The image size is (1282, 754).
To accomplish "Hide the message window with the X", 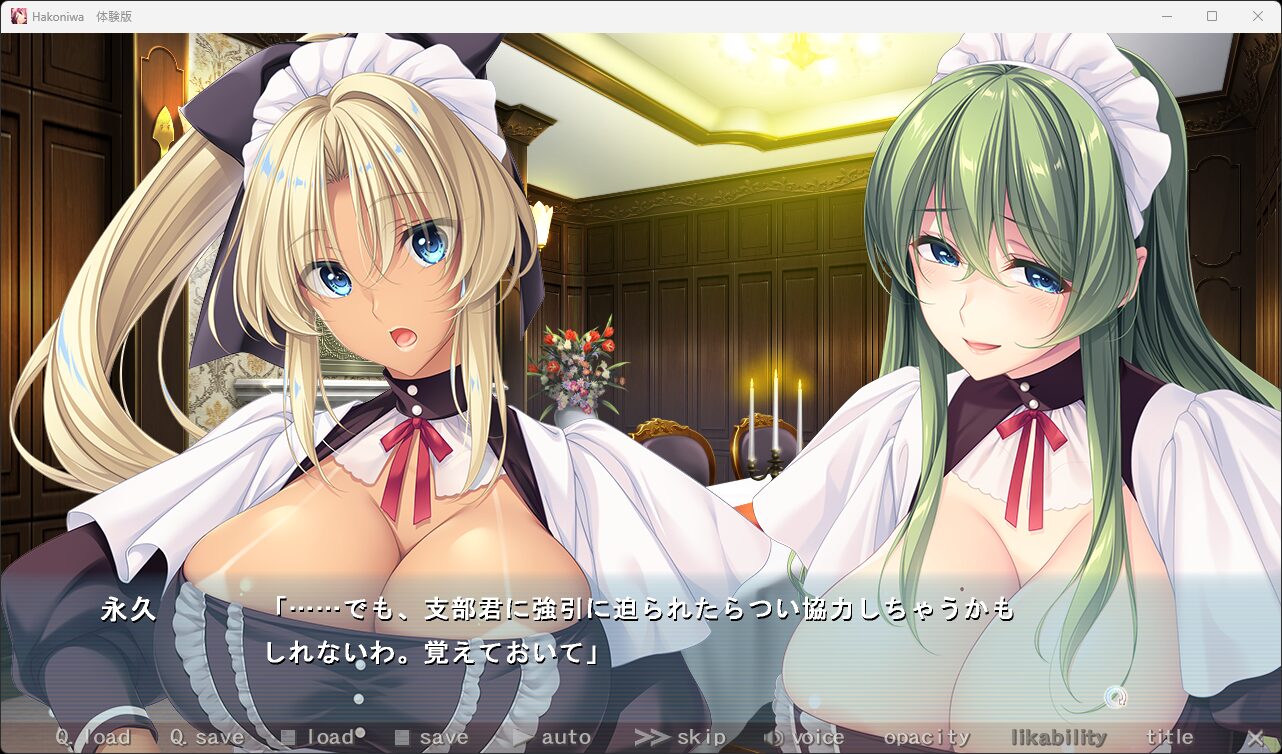I will [1255, 738].
